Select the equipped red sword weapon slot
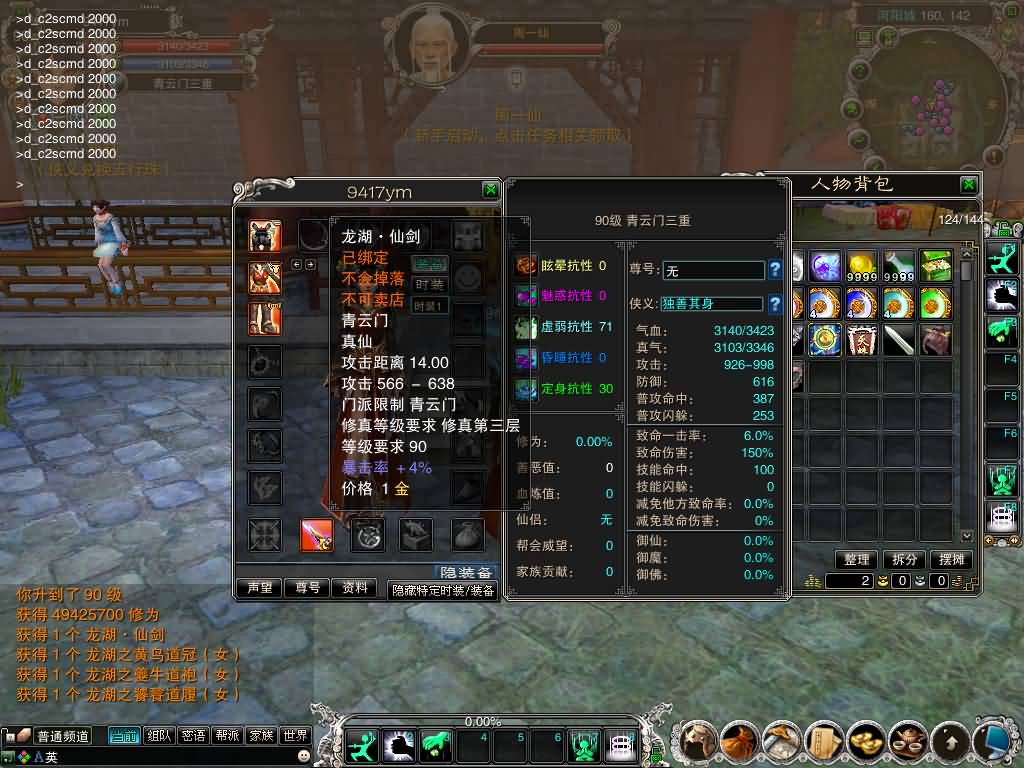1024x768 pixels. point(317,536)
